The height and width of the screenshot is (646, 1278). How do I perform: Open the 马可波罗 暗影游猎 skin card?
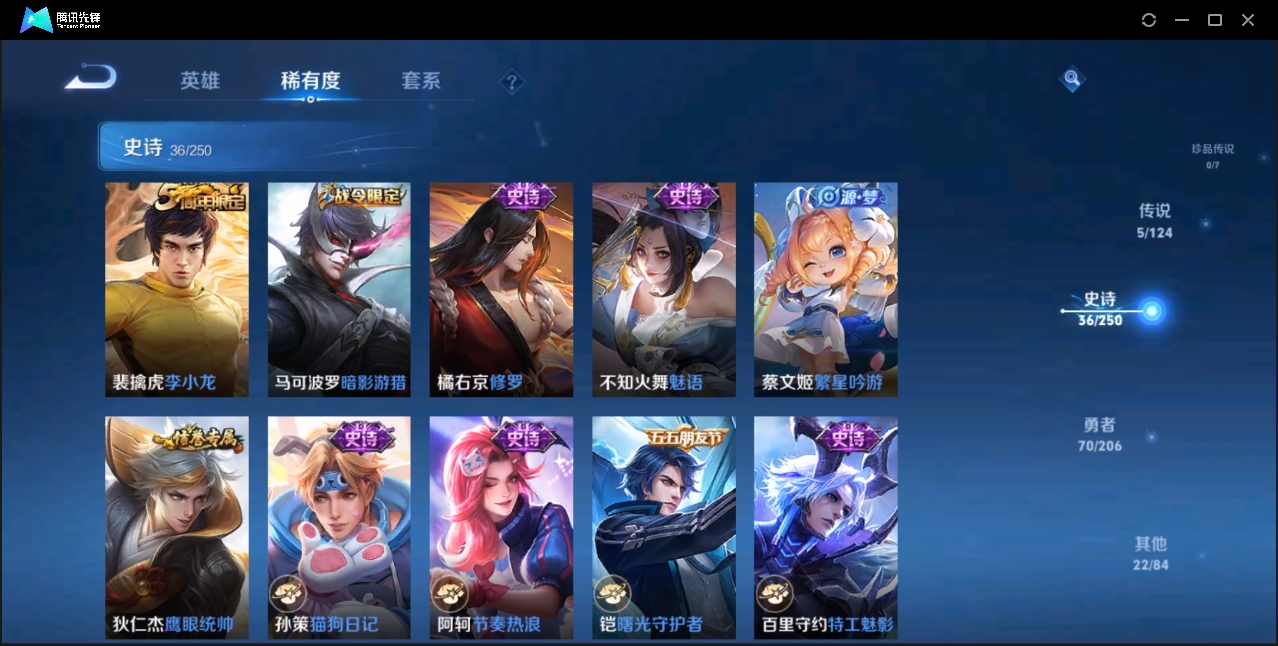pos(339,290)
